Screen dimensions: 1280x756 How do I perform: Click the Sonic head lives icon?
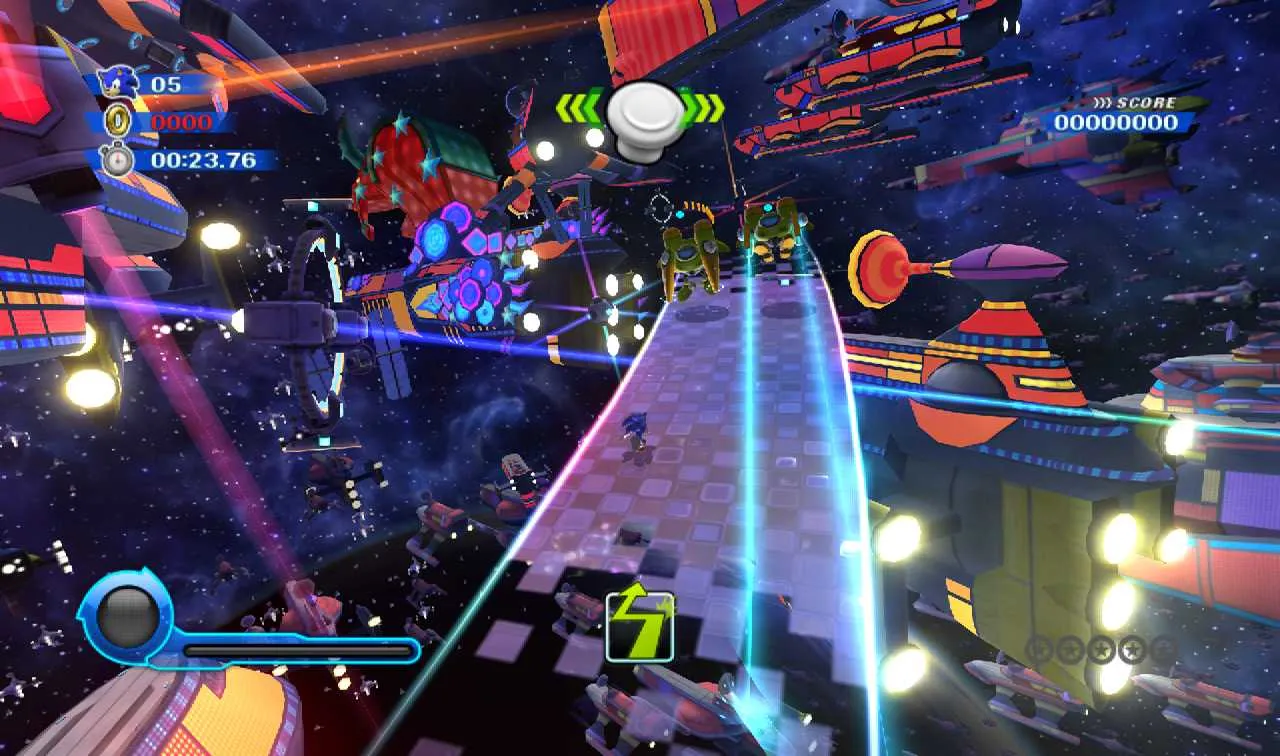[118, 82]
